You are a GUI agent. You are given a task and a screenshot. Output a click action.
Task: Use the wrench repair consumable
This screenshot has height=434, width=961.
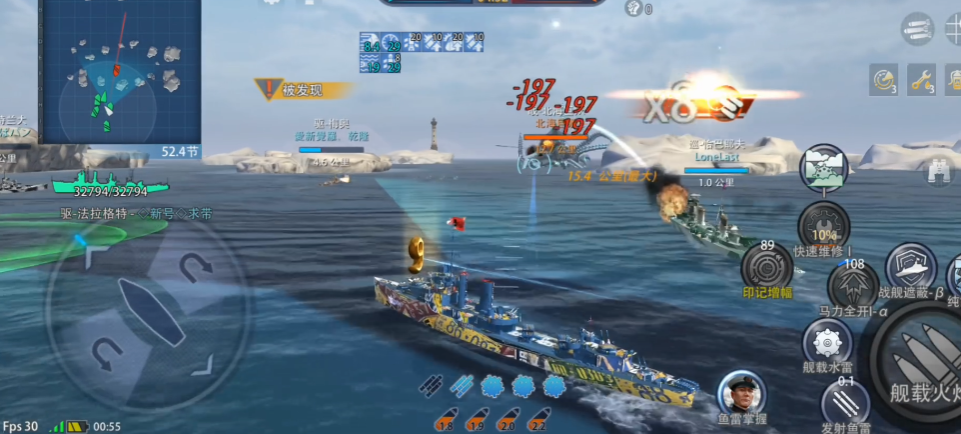[921, 79]
